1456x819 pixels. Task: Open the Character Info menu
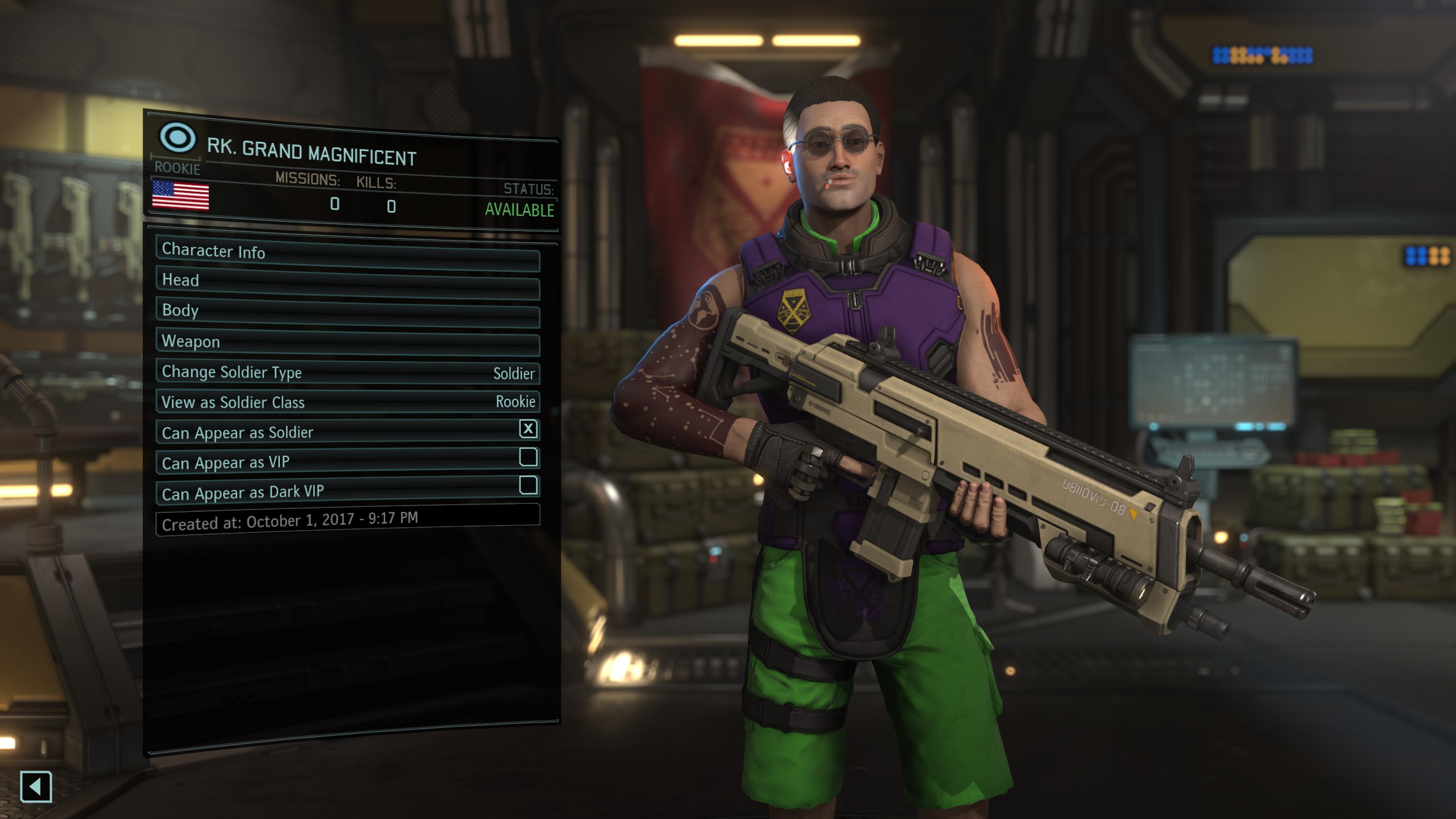[x=347, y=254]
